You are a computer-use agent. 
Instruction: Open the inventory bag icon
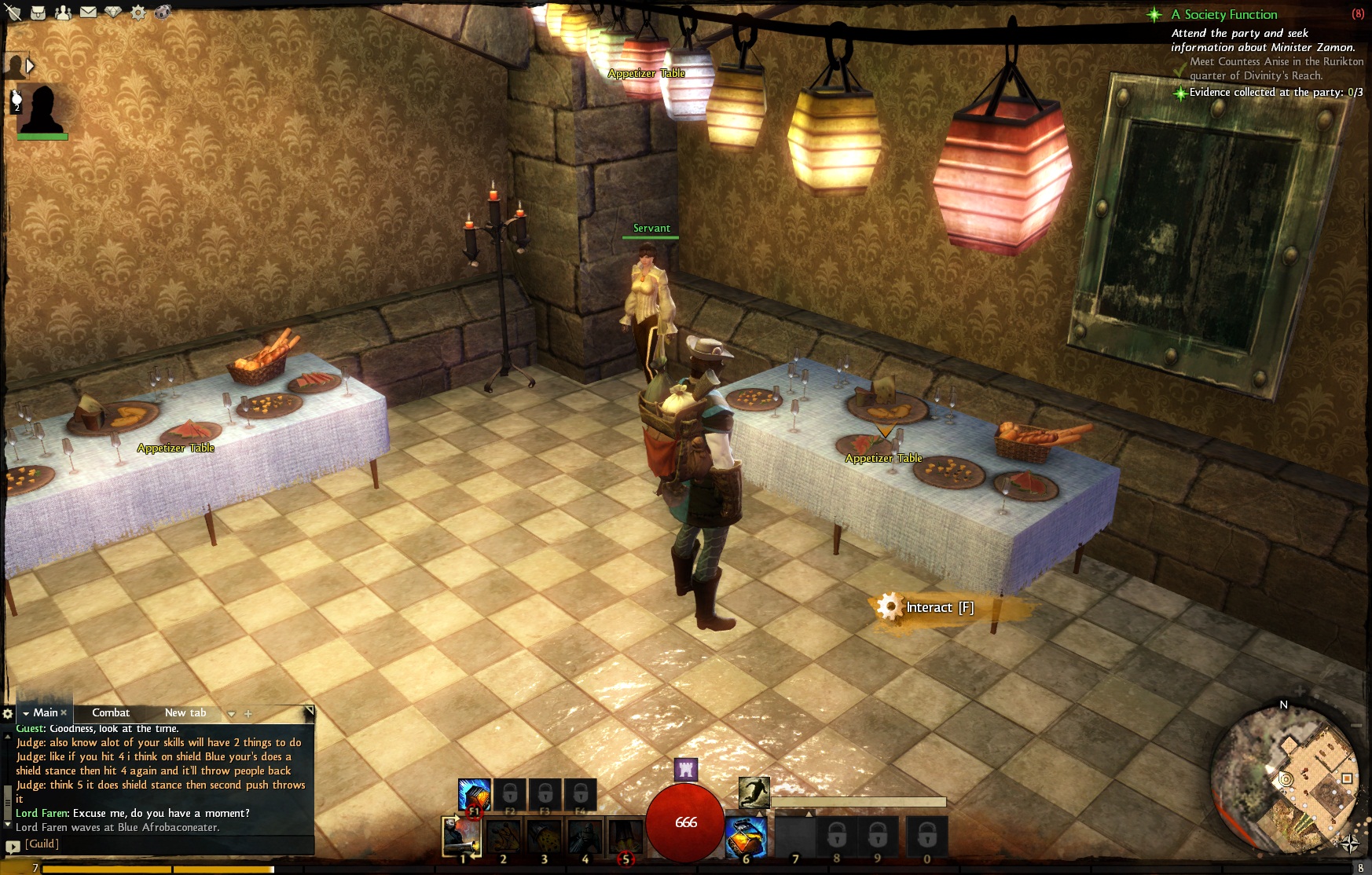pos(38,13)
